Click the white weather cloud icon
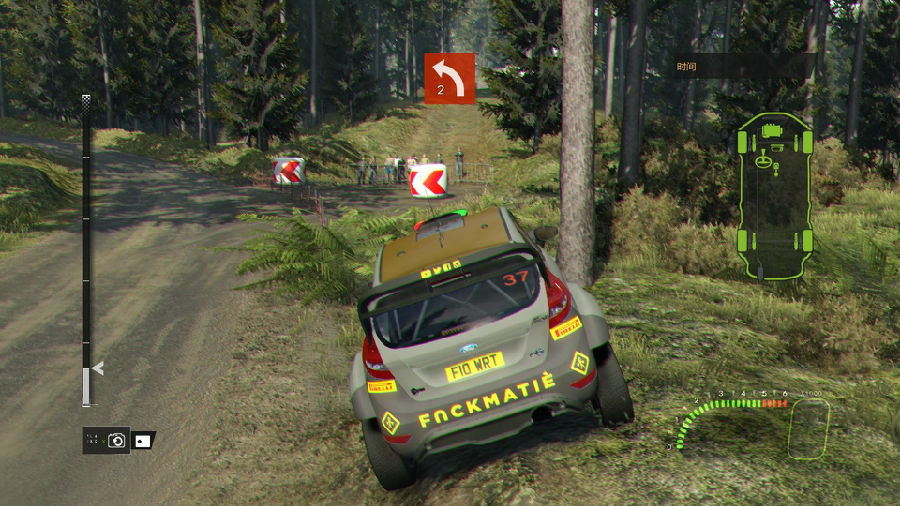Screen dimensions: 900x506 (143, 440)
